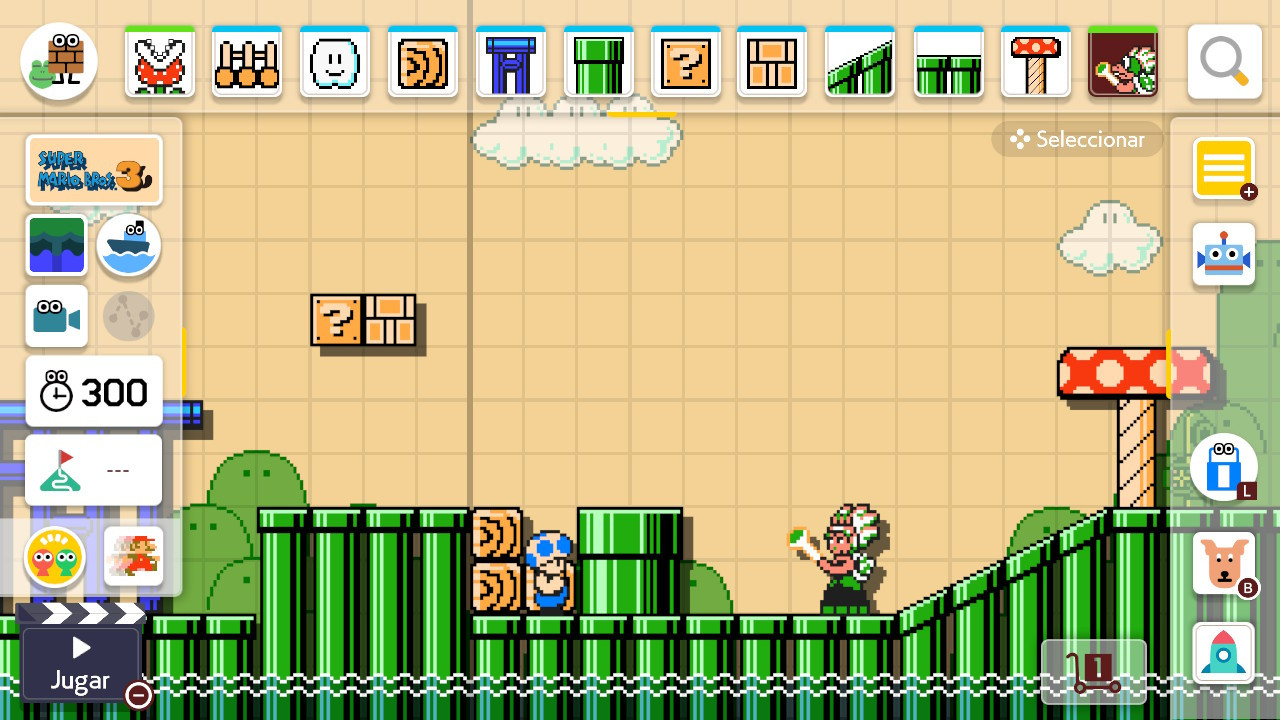The image size is (1280, 720).
Task: Launch the reset rocket to erase everything
Action: click(1223, 652)
